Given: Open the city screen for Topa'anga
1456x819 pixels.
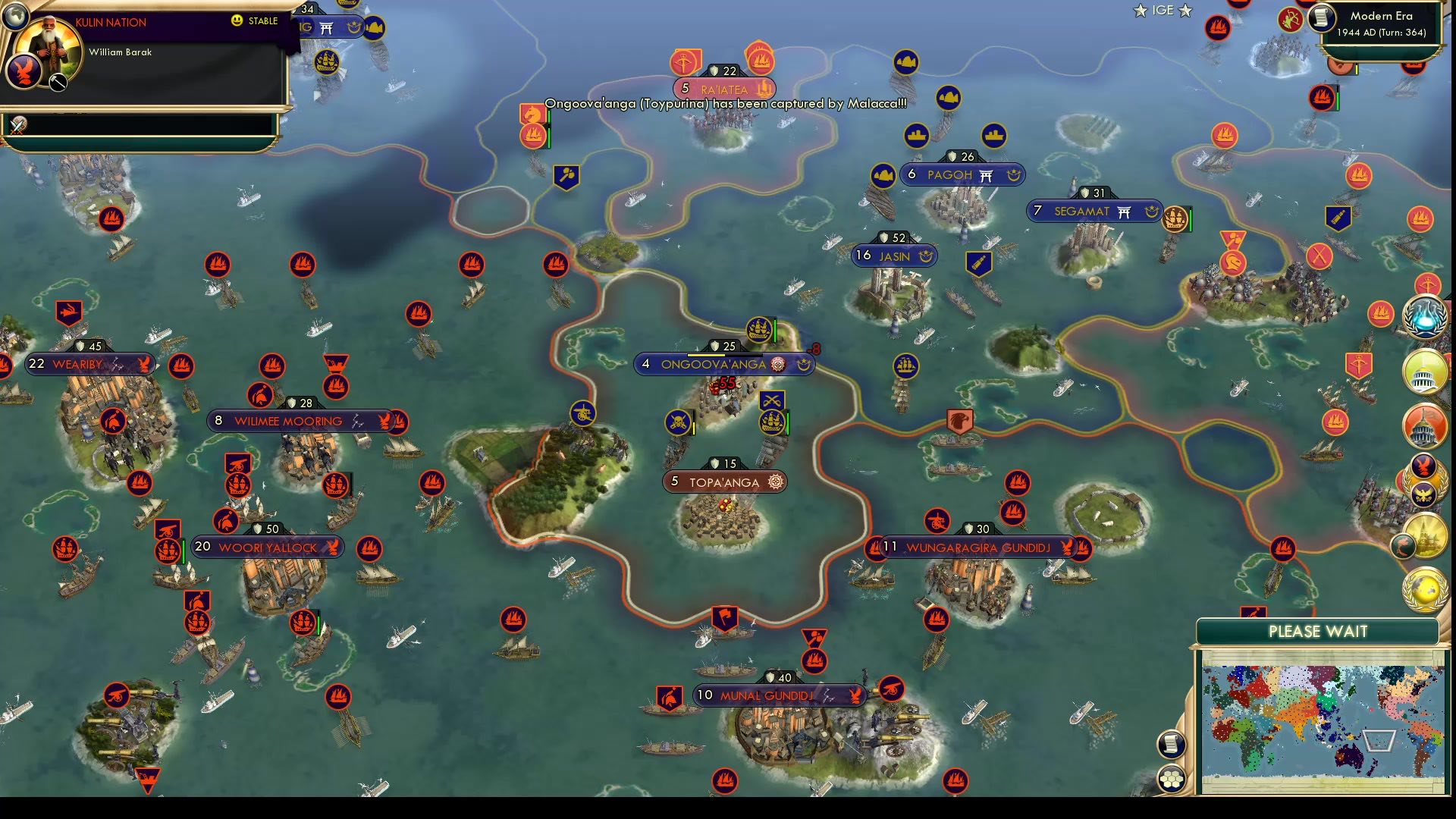Looking at the screenshot, I should tap(725, 481).
